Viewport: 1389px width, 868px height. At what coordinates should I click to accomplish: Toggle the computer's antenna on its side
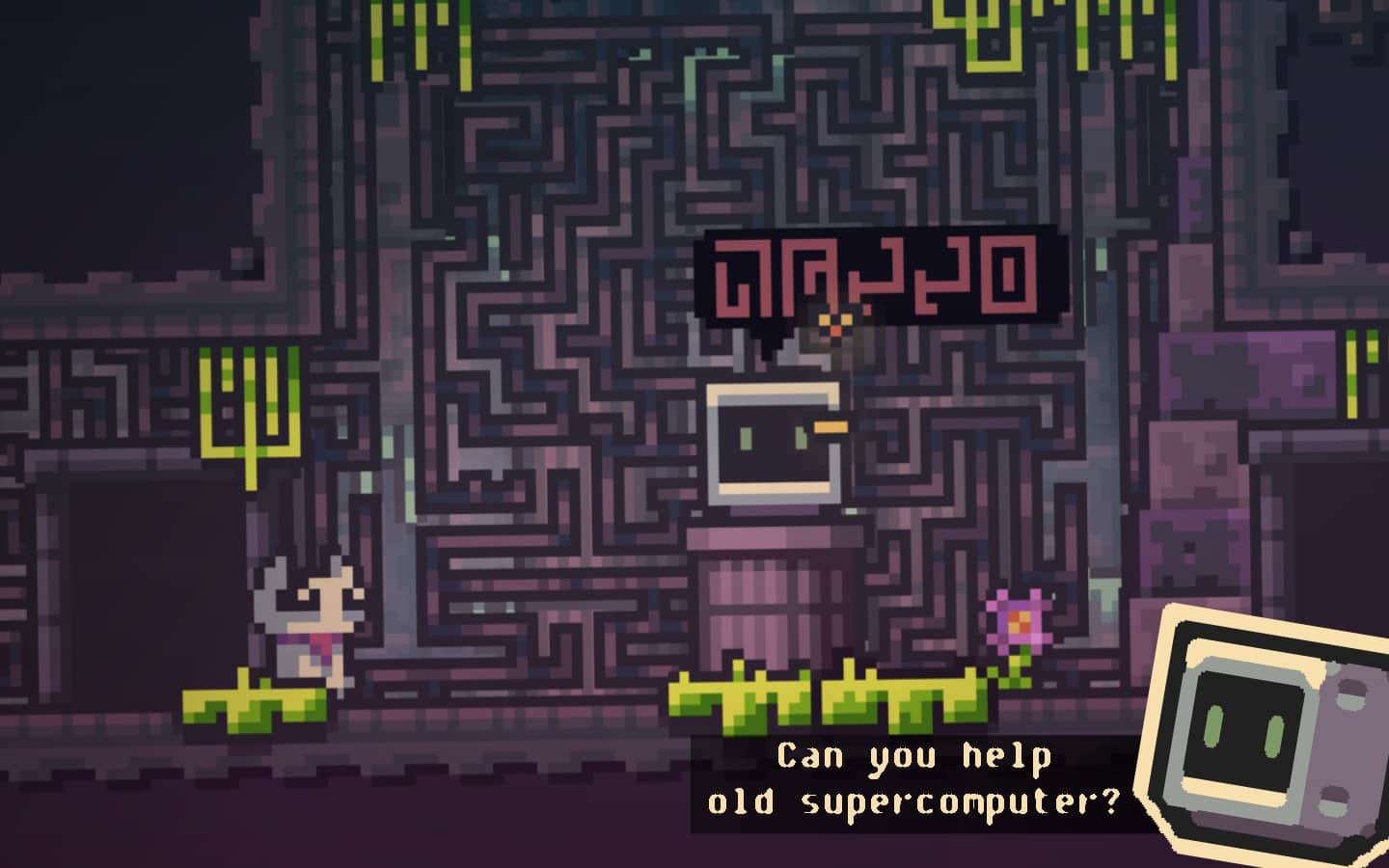[x=833, y=424]
